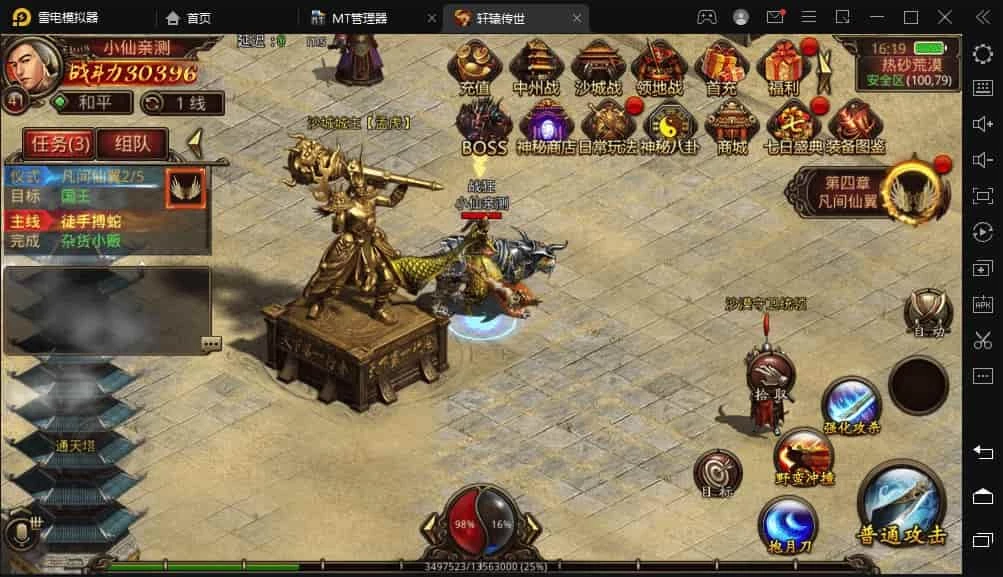
Task: Open the 充值 recharge menu
Action: pos(474,67)
